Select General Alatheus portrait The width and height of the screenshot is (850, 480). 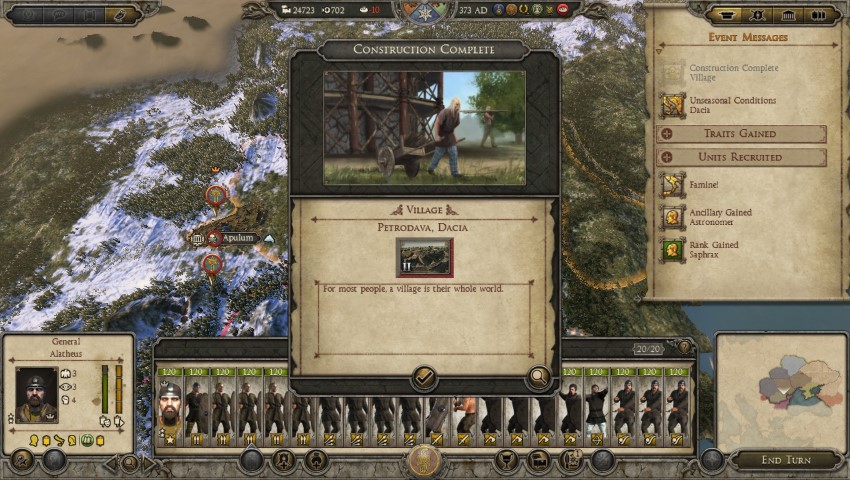pos(37,396)
